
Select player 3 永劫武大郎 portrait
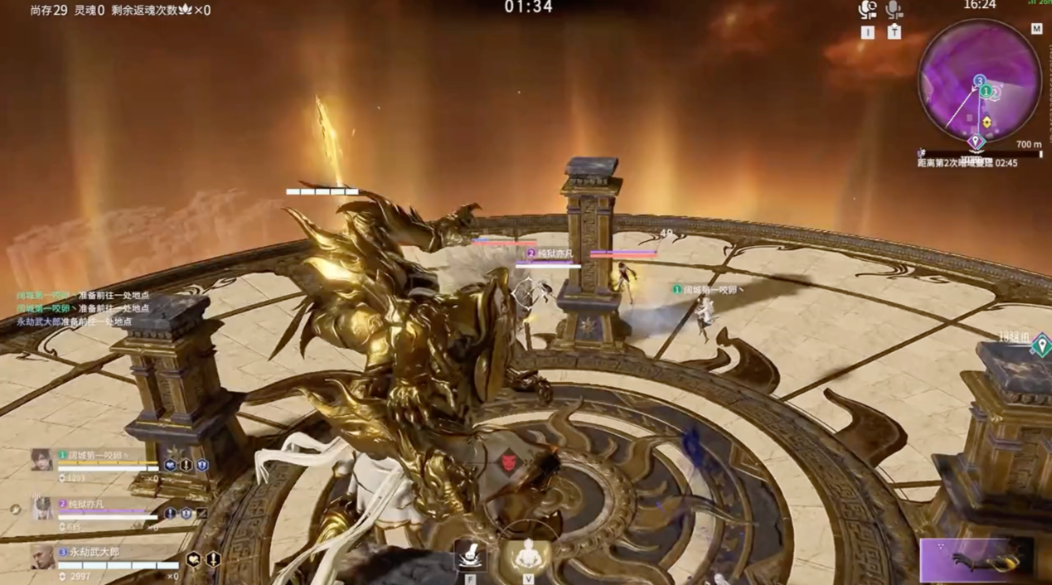pos(42,556)
